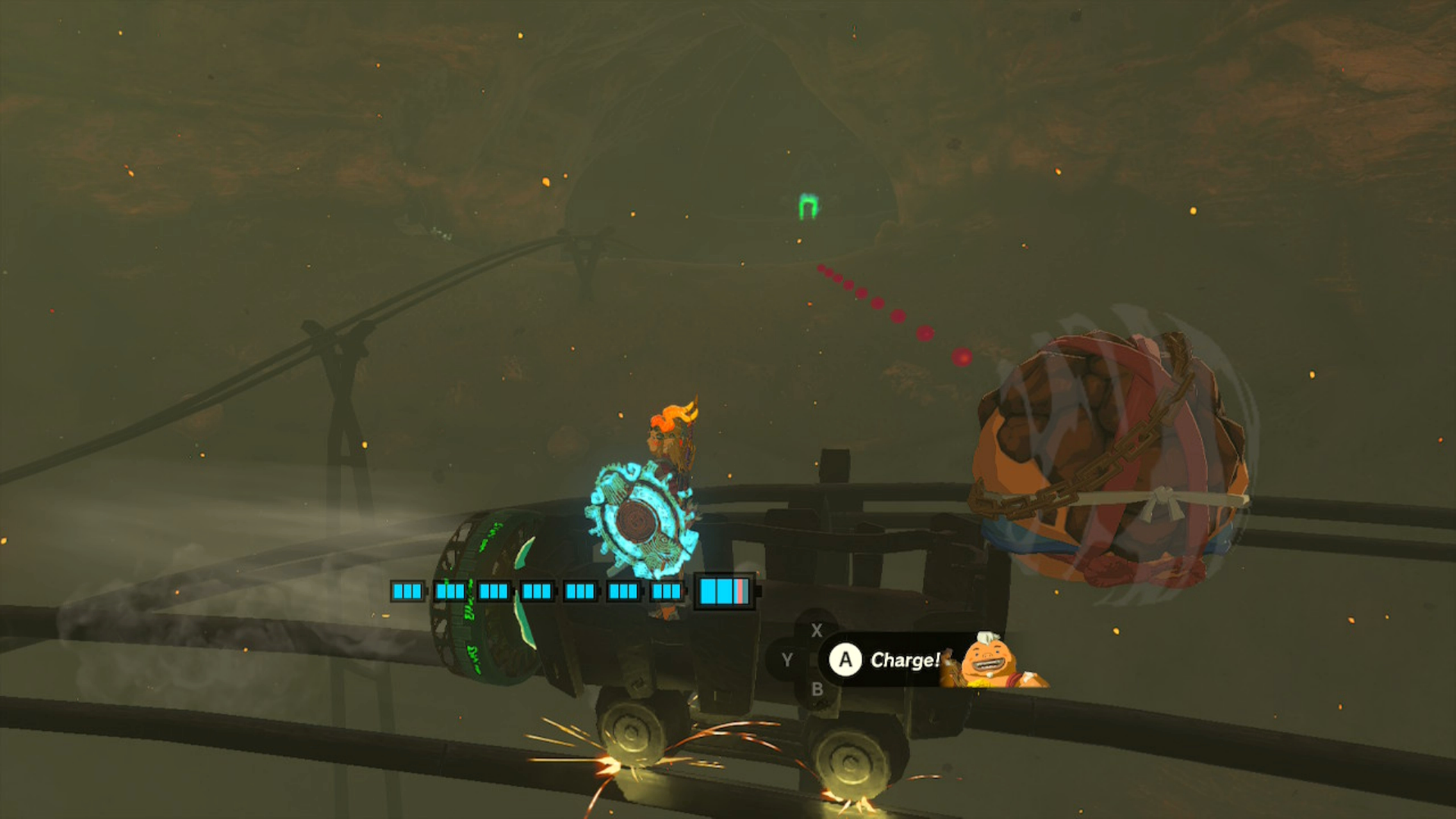This screenshot has width=1456, height=819.
Task: Toggle the partially drained last battery cell
Action: coord(722,592)
